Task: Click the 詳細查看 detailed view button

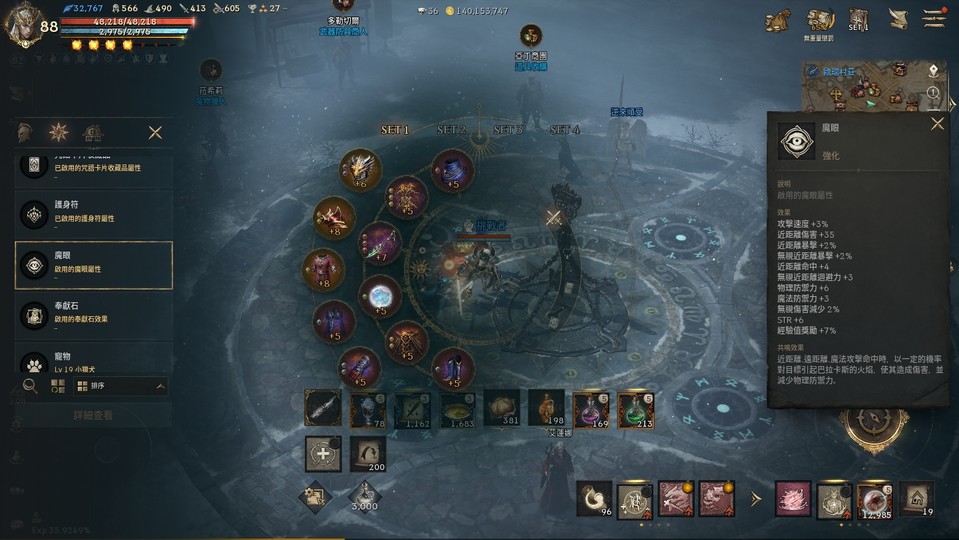Action: [x=94, y=415]
